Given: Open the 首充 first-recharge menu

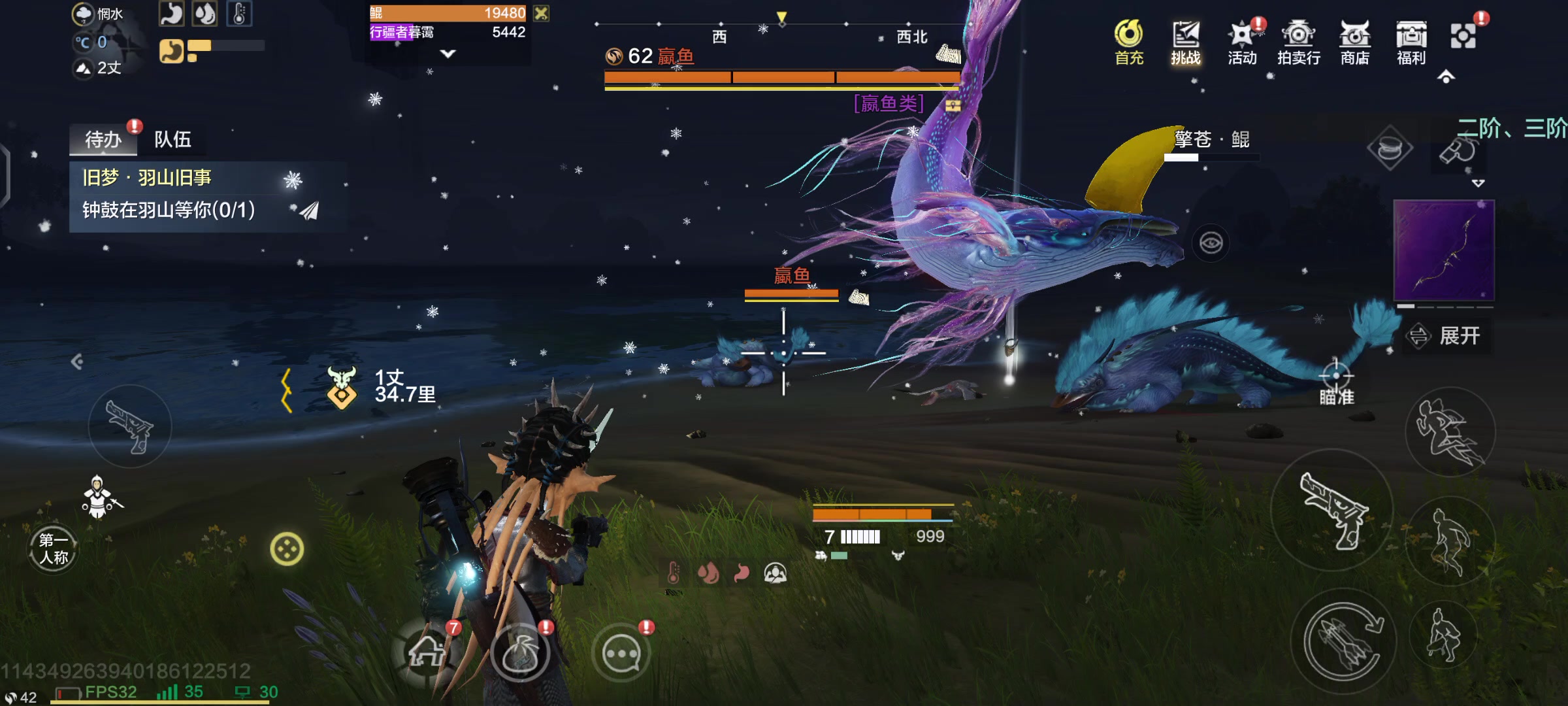Looking at the screenshot, I should pyautogui.click(x=1128, y=41).
